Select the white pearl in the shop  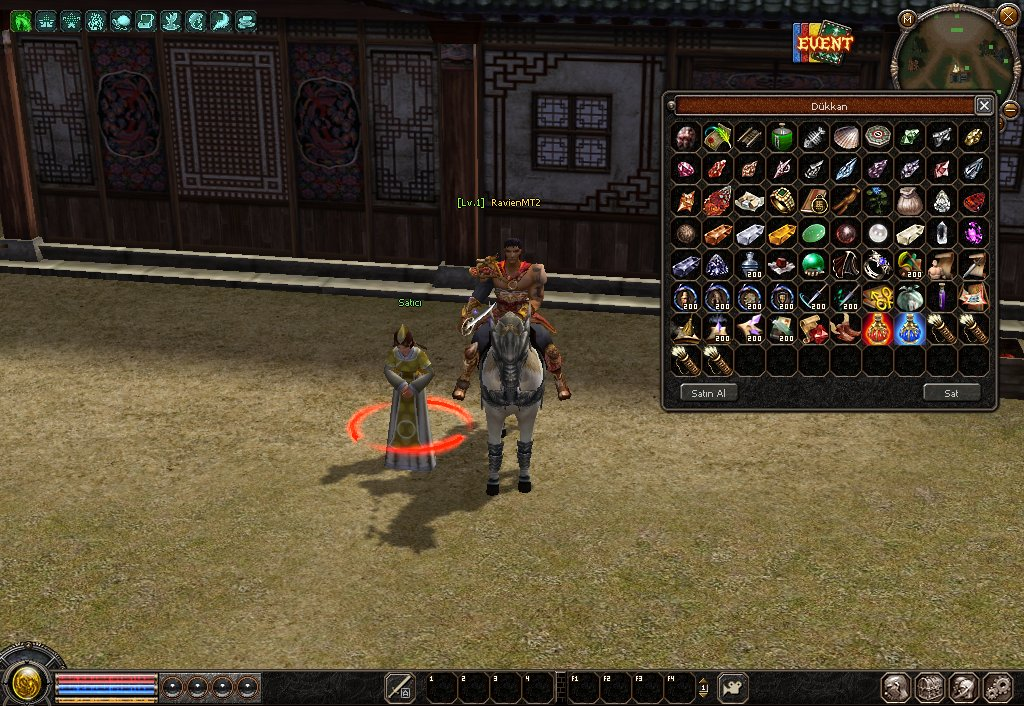878,233
